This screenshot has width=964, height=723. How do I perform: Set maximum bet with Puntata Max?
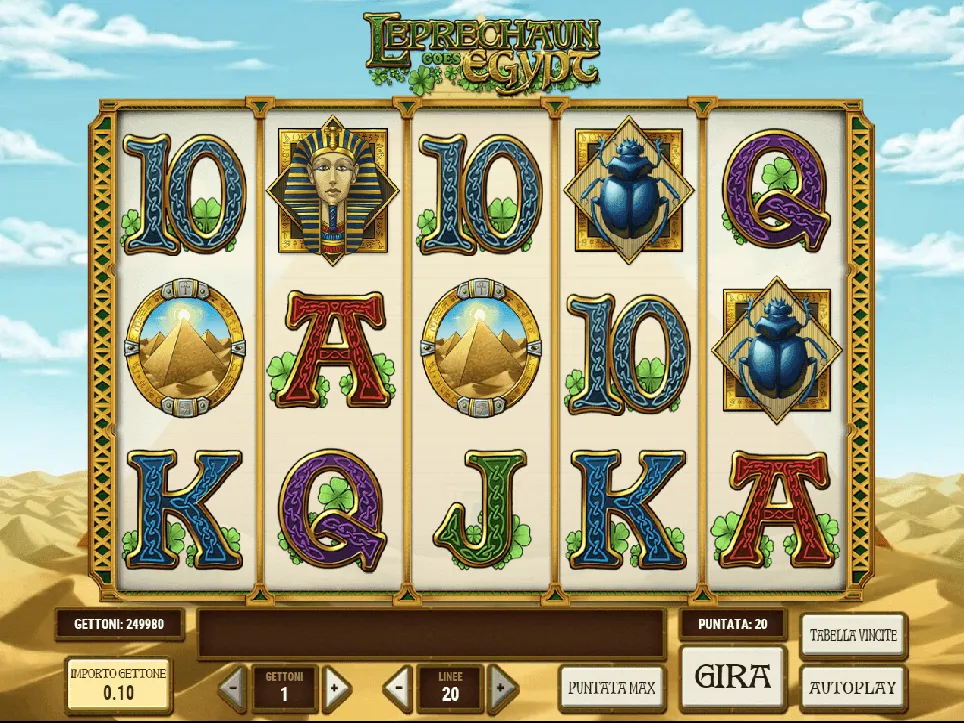tap(611, 687)
